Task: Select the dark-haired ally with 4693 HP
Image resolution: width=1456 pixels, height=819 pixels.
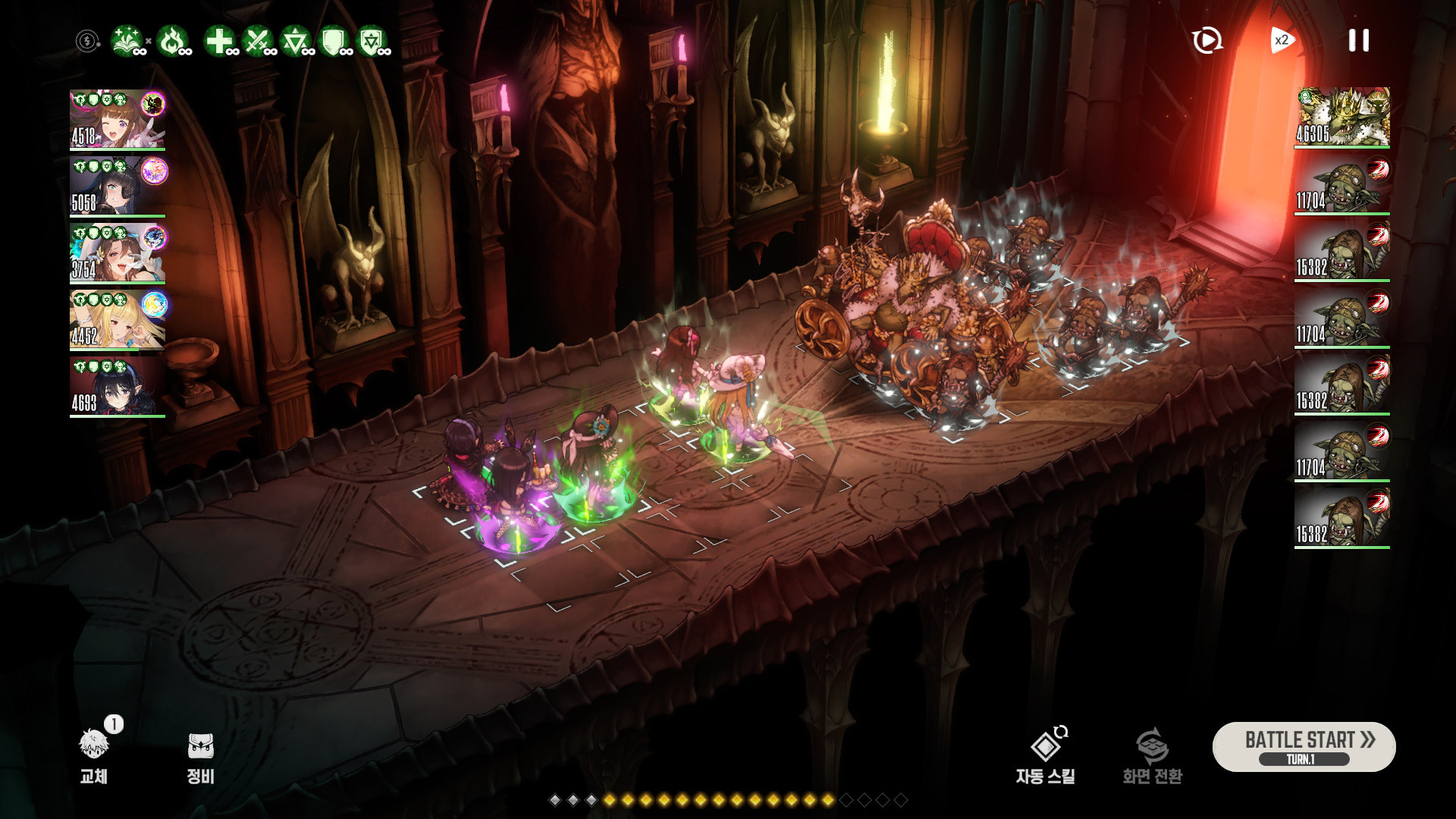Action: [118, 386]
